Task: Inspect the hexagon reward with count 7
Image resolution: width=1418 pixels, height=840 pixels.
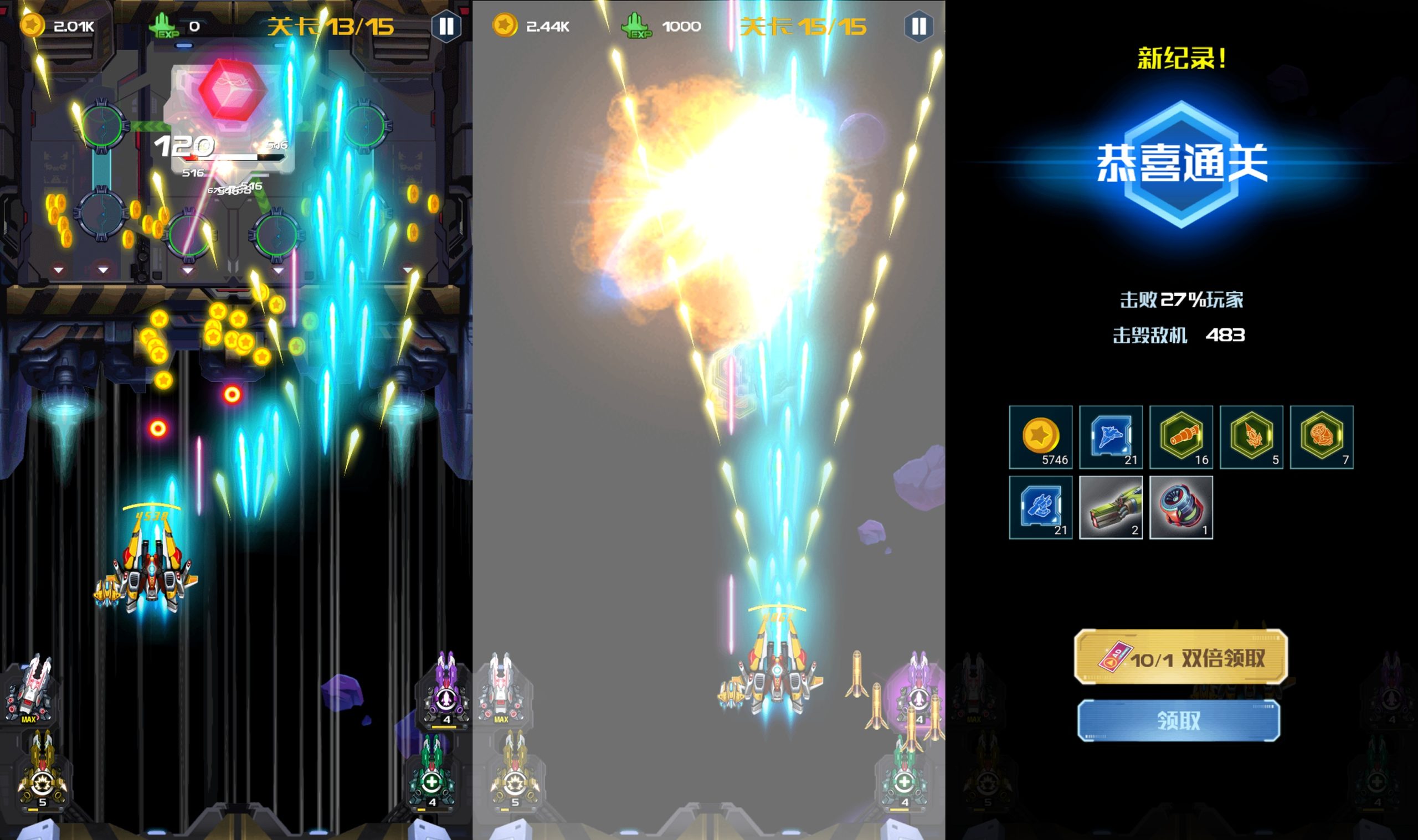Action: (1321, 437)
